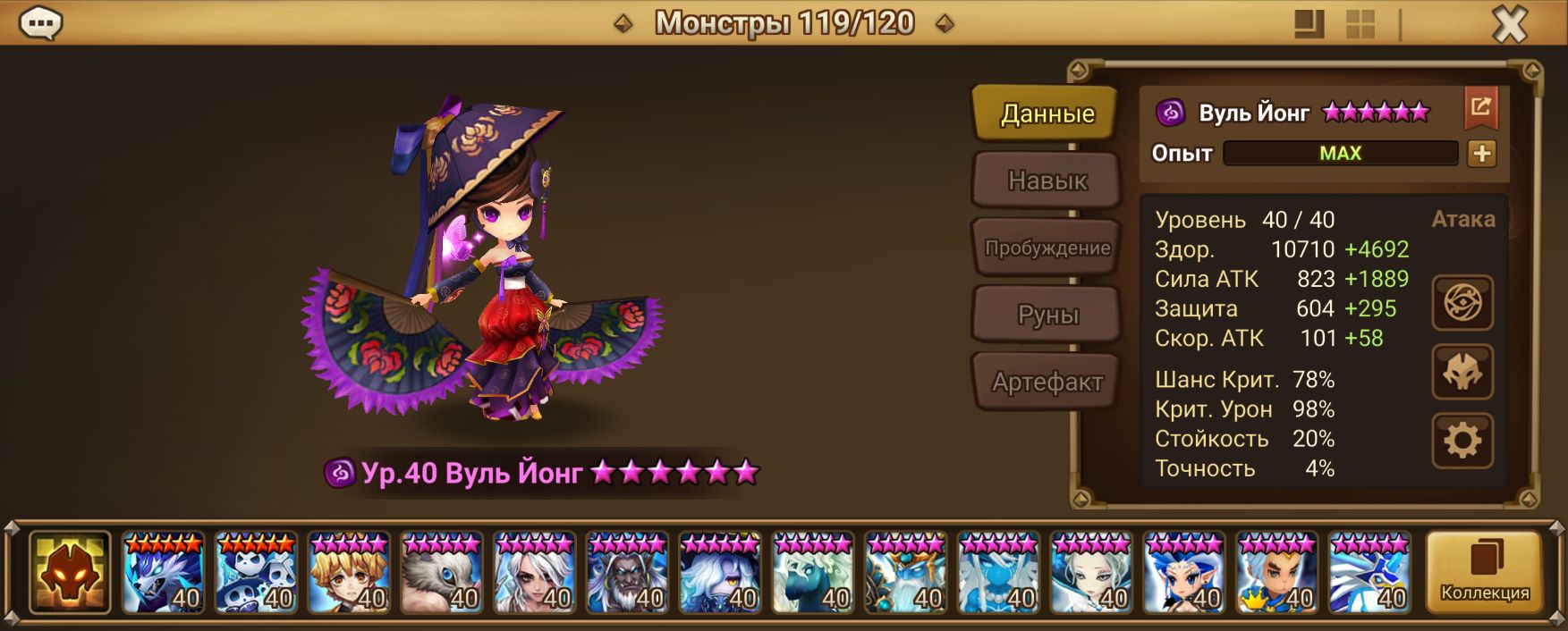Switch to the Данные tab
The image size is (1568, 631).
pos(1047,114)
